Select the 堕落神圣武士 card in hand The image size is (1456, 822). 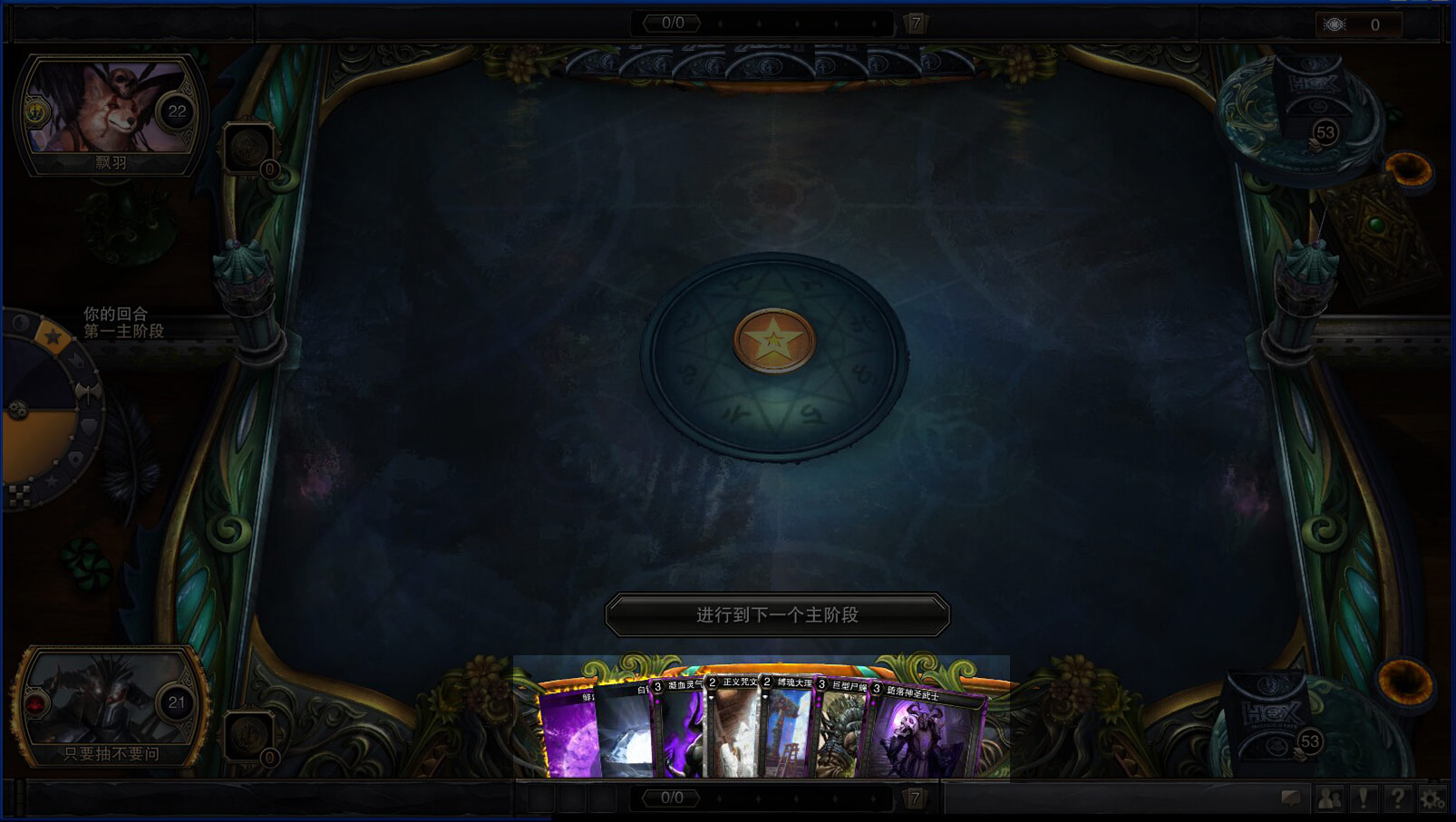925,734
